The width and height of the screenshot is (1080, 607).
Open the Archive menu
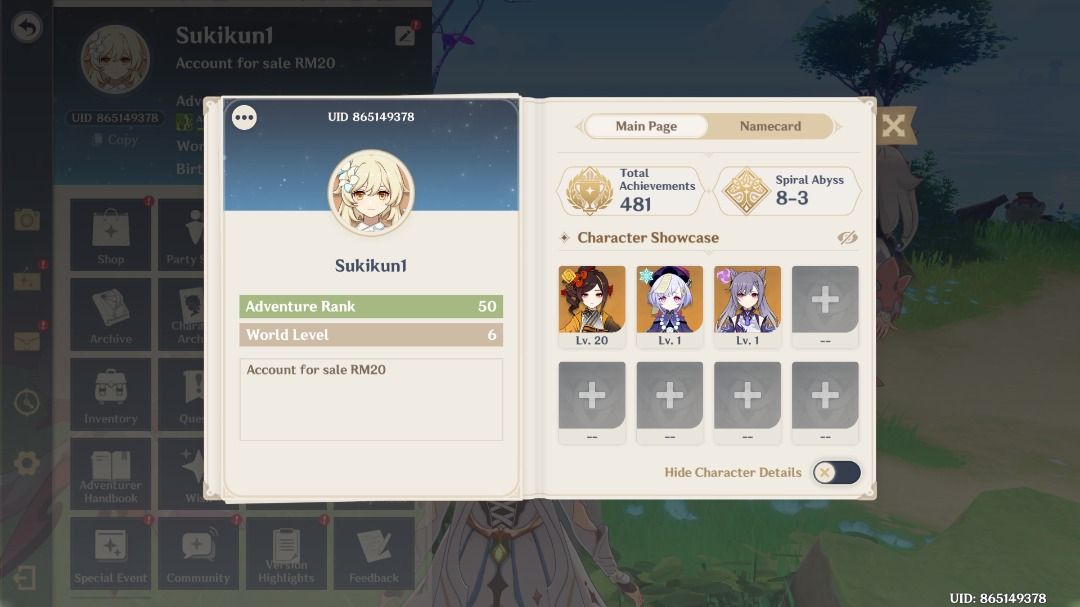click(x=110, y=315)
